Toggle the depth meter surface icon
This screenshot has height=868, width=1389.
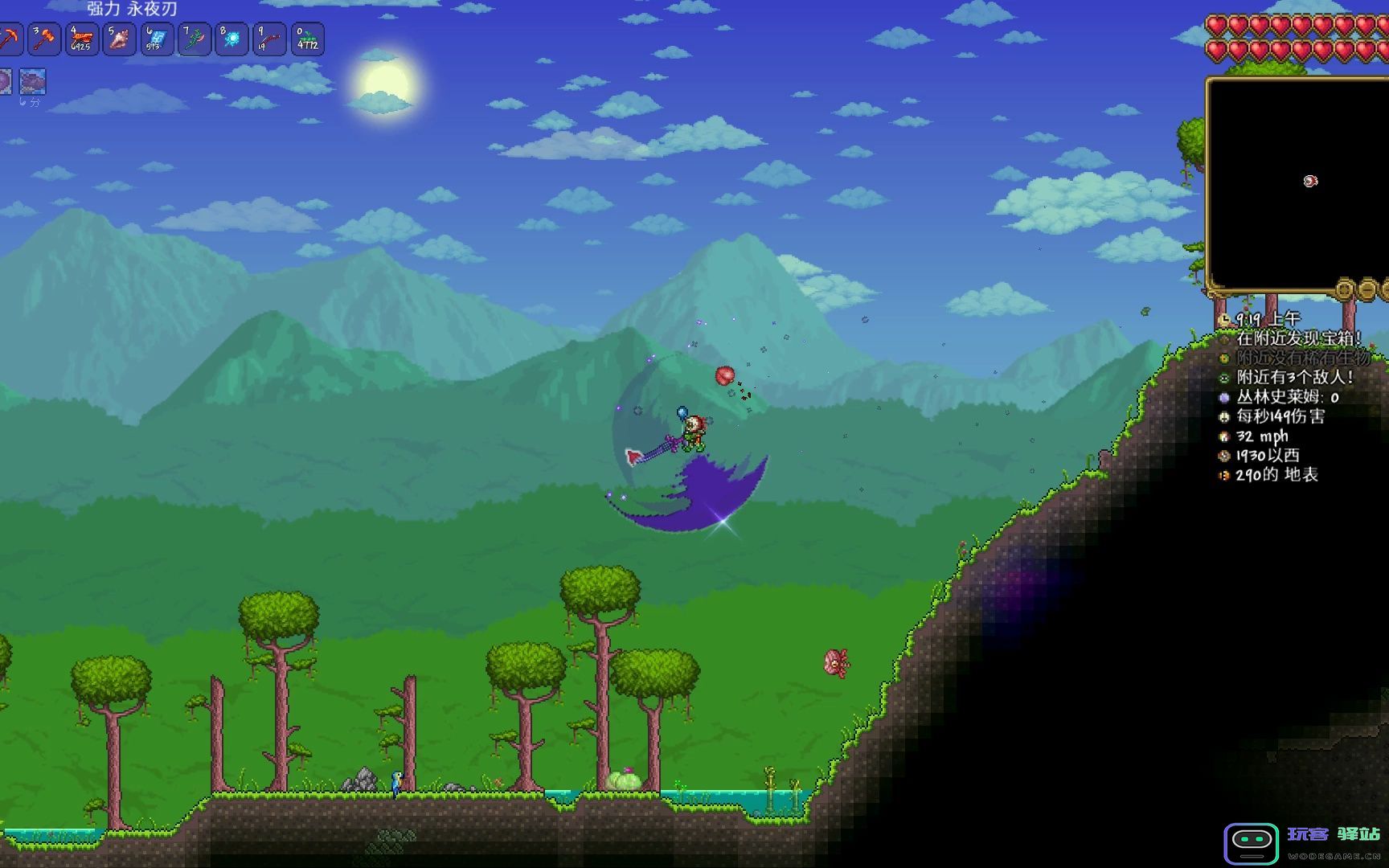click(x=1224, y=475)
